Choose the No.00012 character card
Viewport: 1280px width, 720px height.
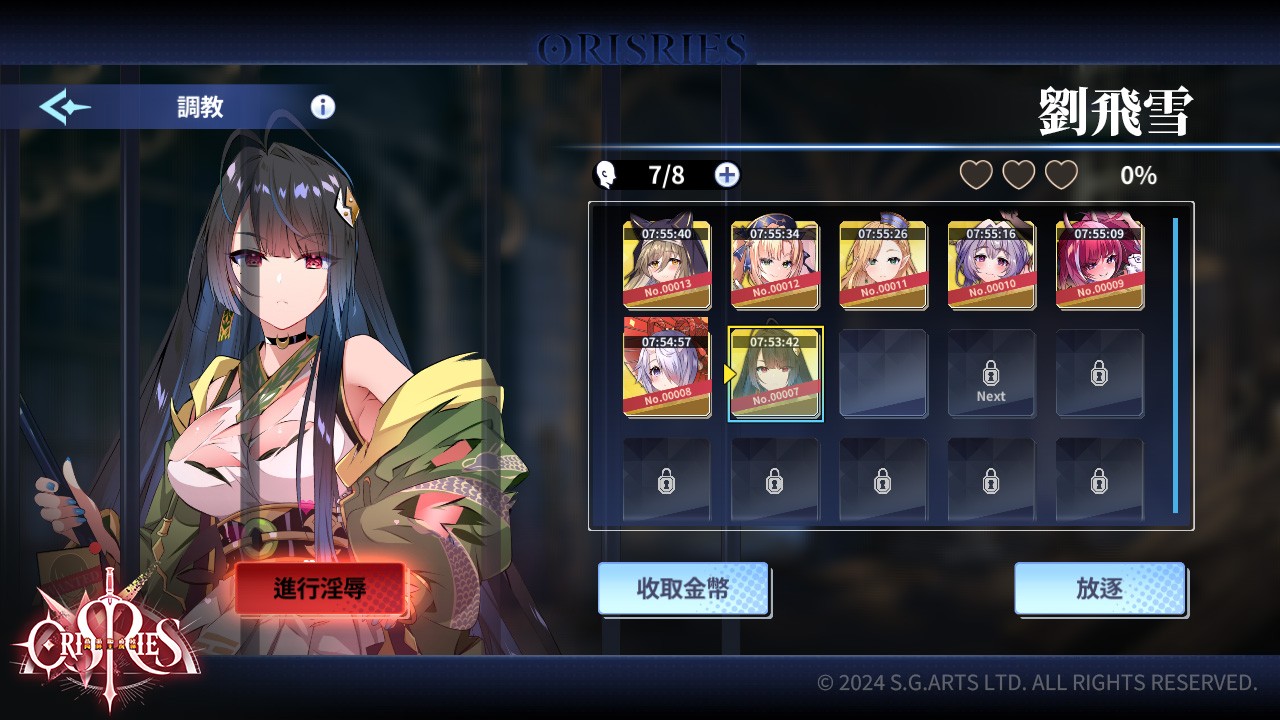coord(775,265)
